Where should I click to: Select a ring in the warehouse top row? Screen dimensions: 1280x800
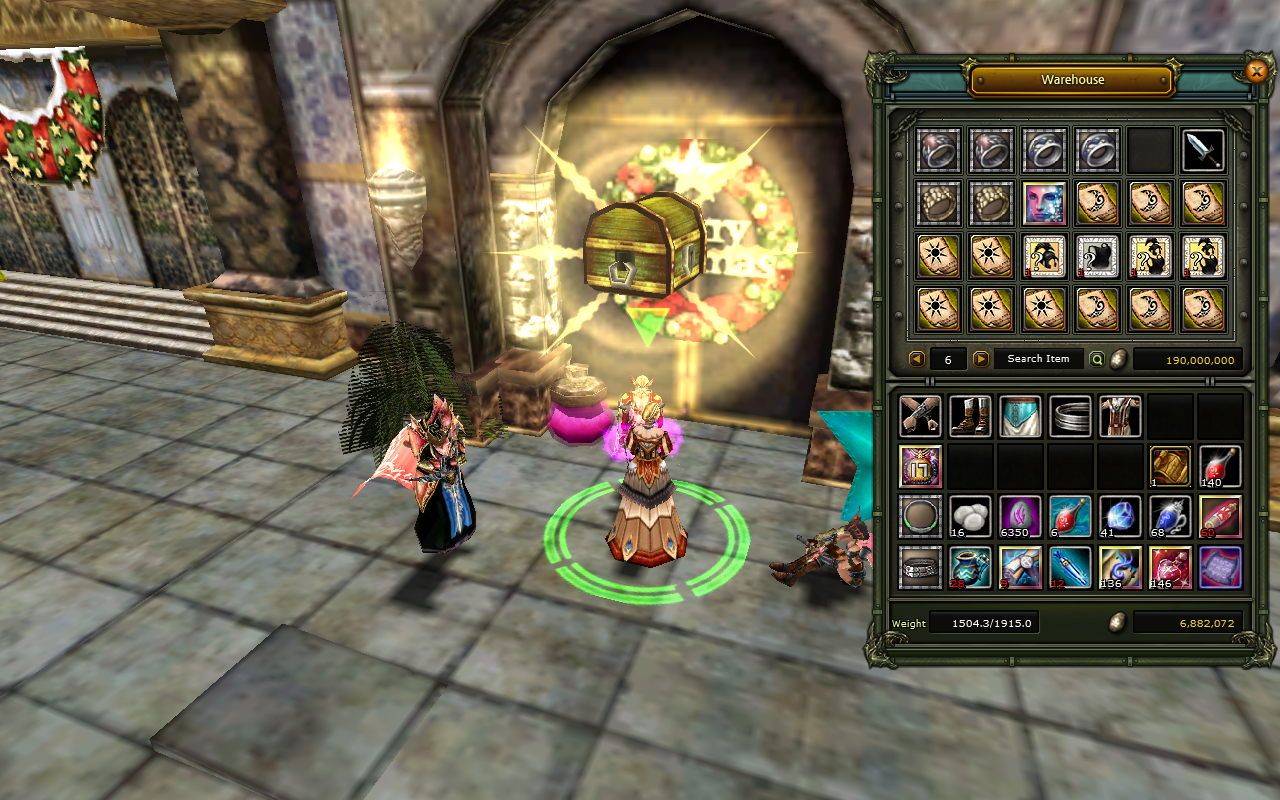pos(938,149)
